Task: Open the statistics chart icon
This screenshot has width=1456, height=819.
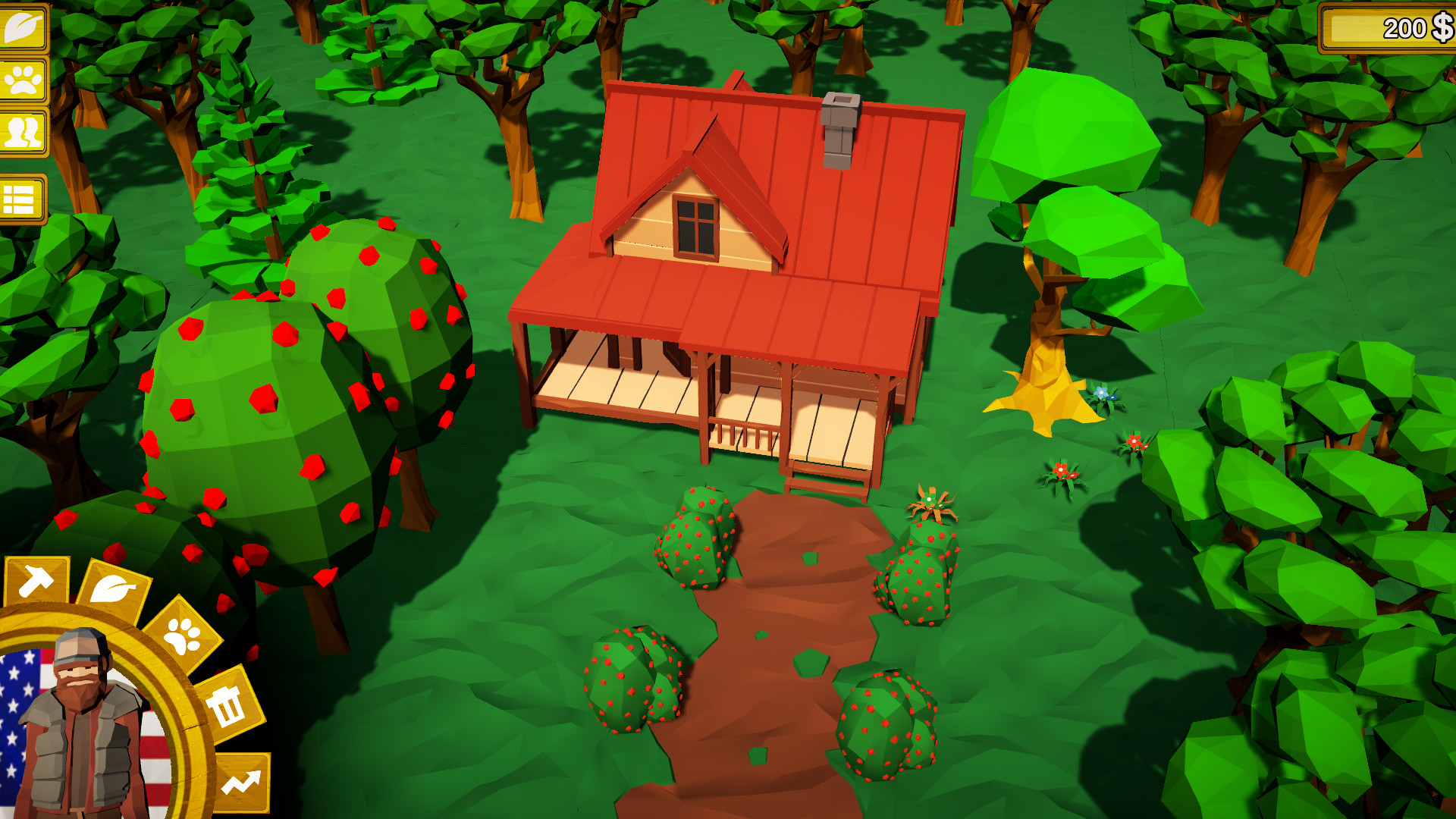Action: pyautogui.click(x=243, y=780)
